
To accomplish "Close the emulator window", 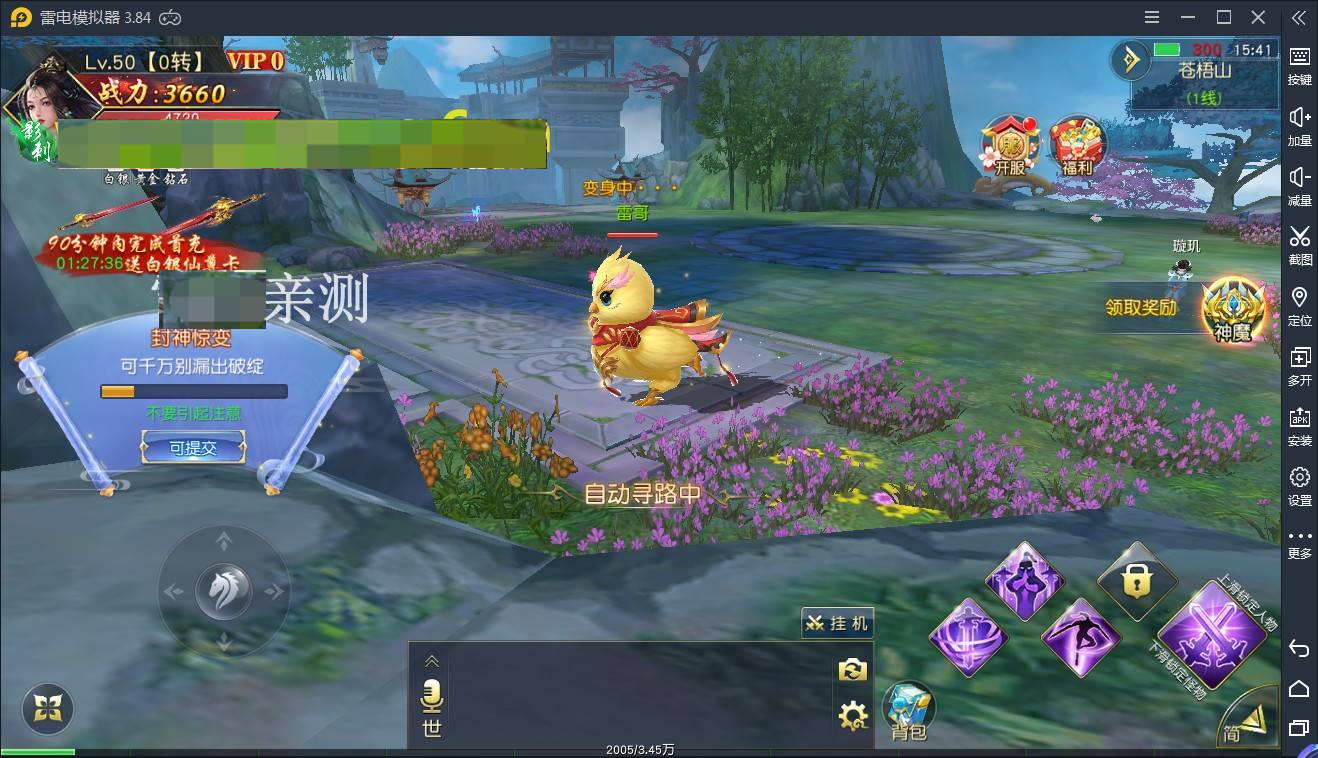I will coord(1259,17).
